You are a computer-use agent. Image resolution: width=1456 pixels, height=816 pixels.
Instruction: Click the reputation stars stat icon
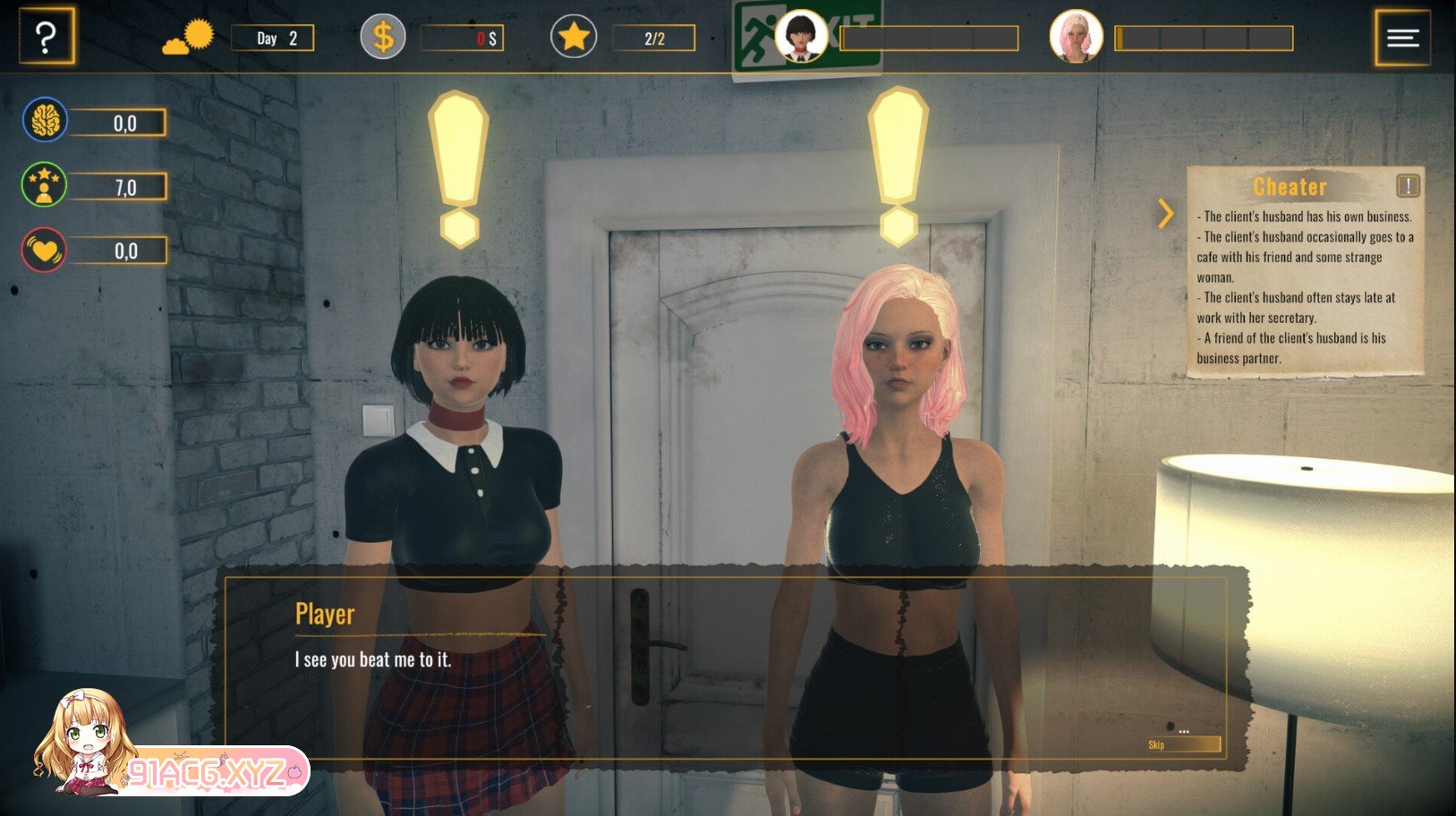tap(44, 185)
